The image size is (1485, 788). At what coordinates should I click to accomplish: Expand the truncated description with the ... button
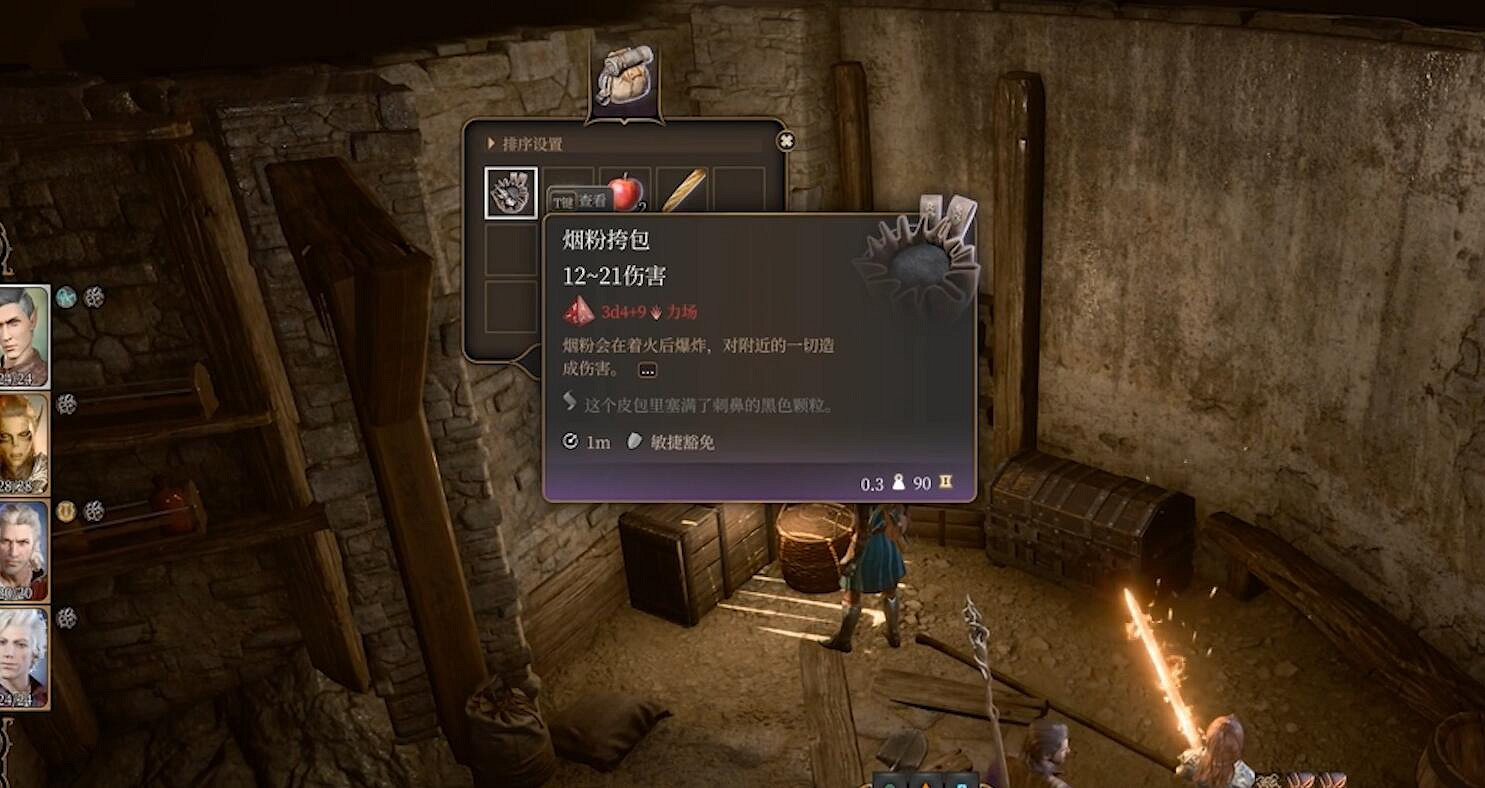click(647, 369)
